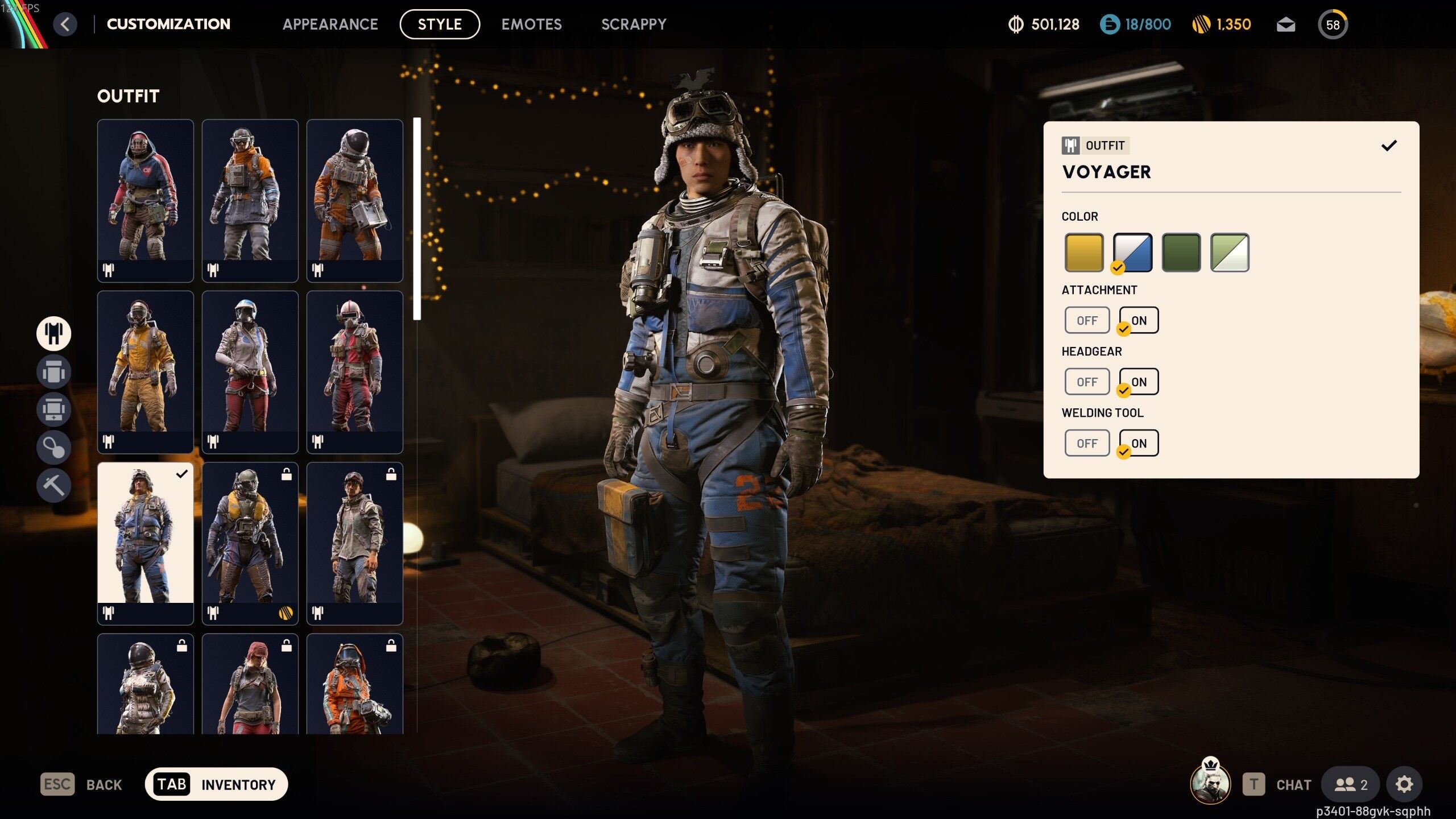The image size is (1456, 819).
Task: Open the Inventory screen
Action: coord(217,784)
